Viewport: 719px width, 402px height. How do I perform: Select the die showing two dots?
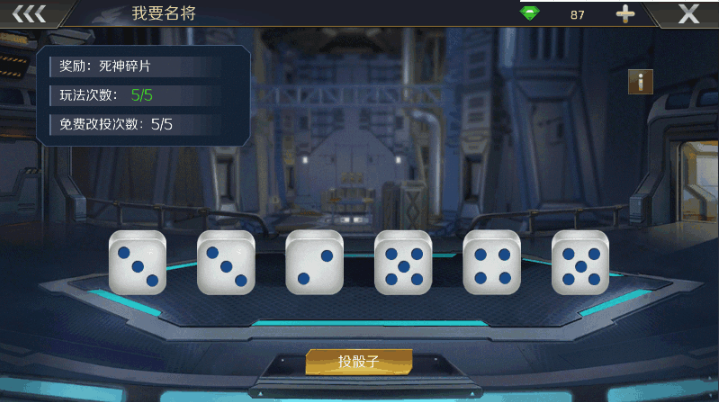pyautogui.click(x=314, y=263)
